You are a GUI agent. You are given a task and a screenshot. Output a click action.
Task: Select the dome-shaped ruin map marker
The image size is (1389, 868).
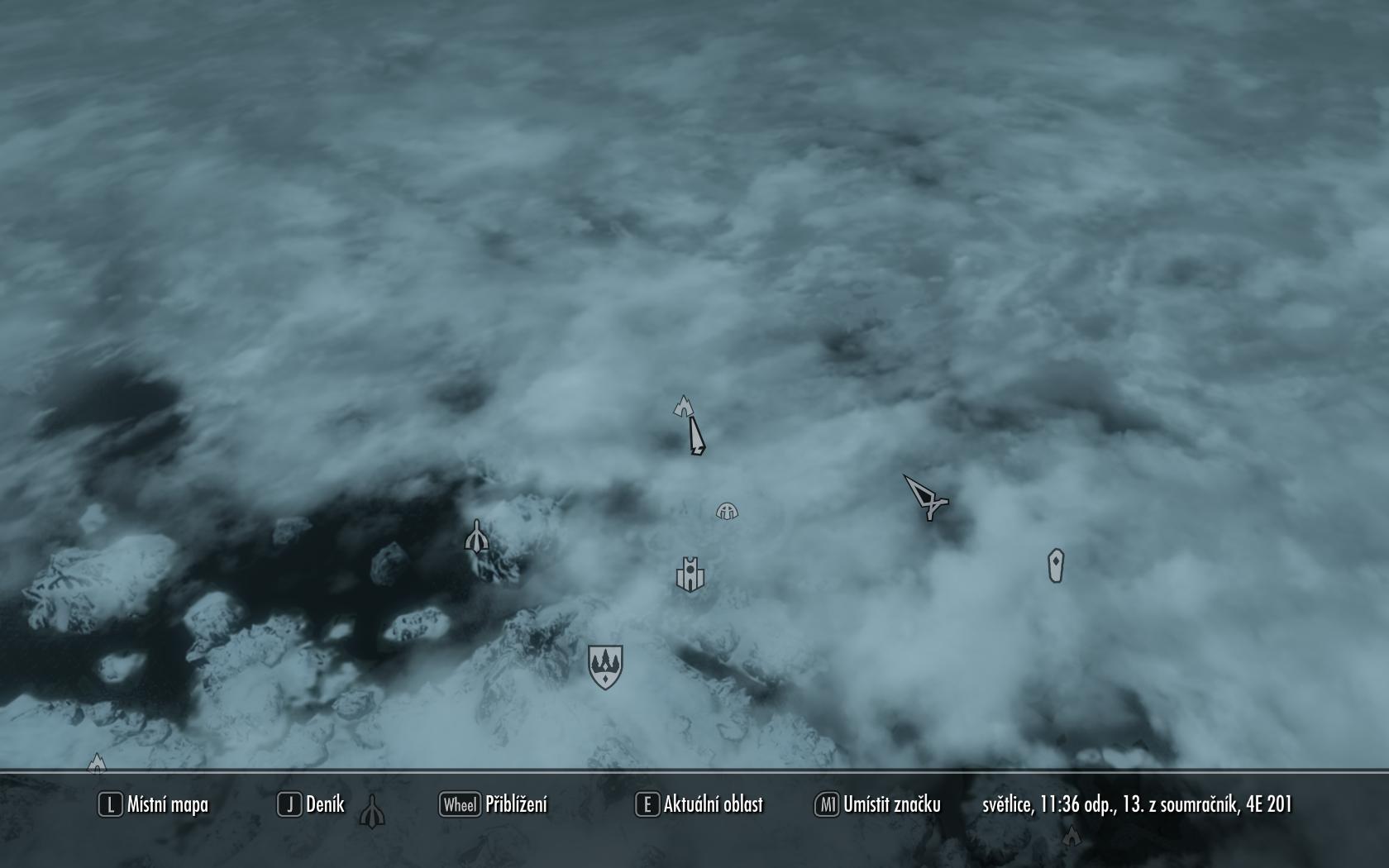pyautogui.click(x=727, y=511)
